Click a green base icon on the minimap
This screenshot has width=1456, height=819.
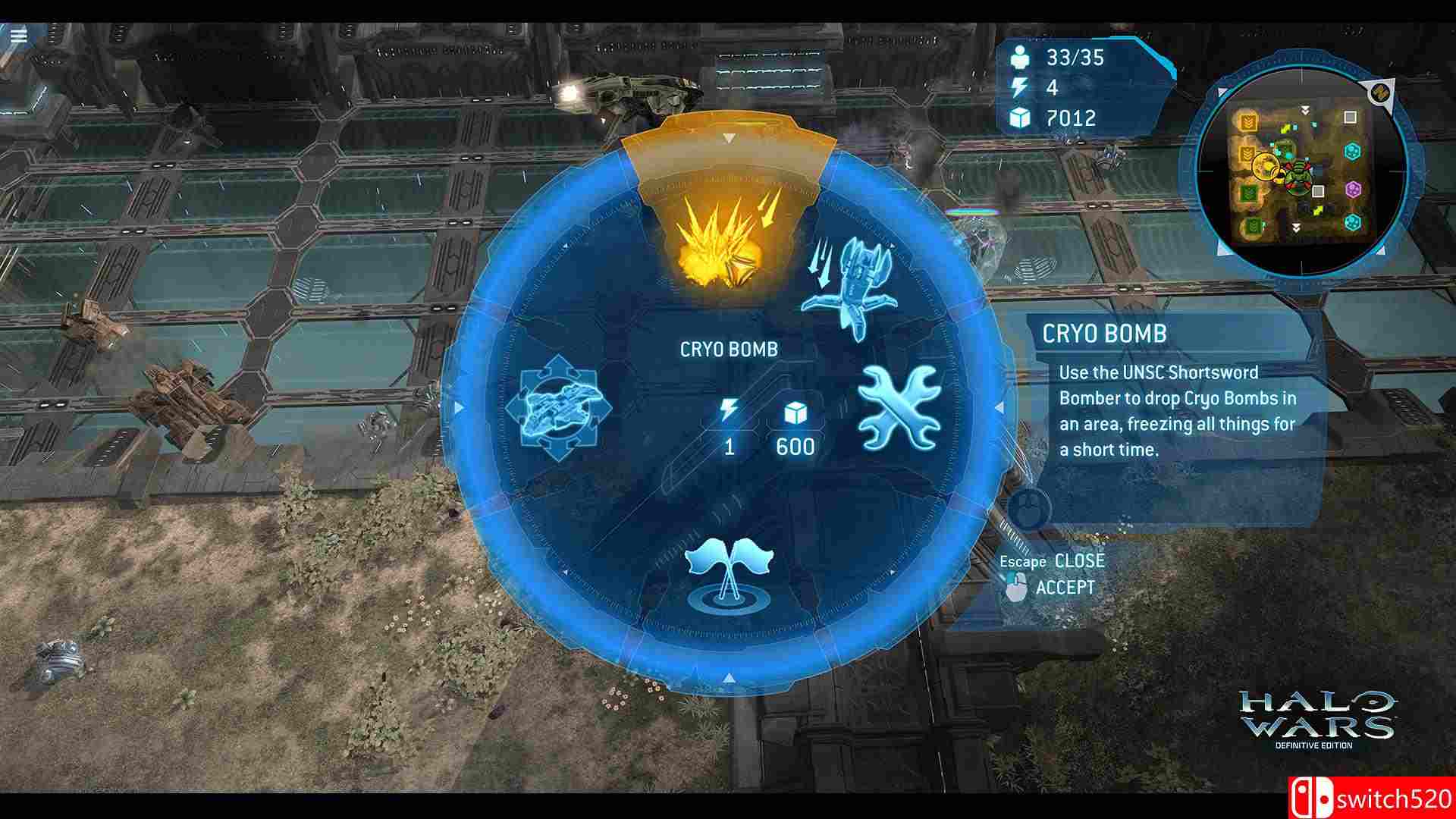pyautogui.click(x=1248, y=190)
